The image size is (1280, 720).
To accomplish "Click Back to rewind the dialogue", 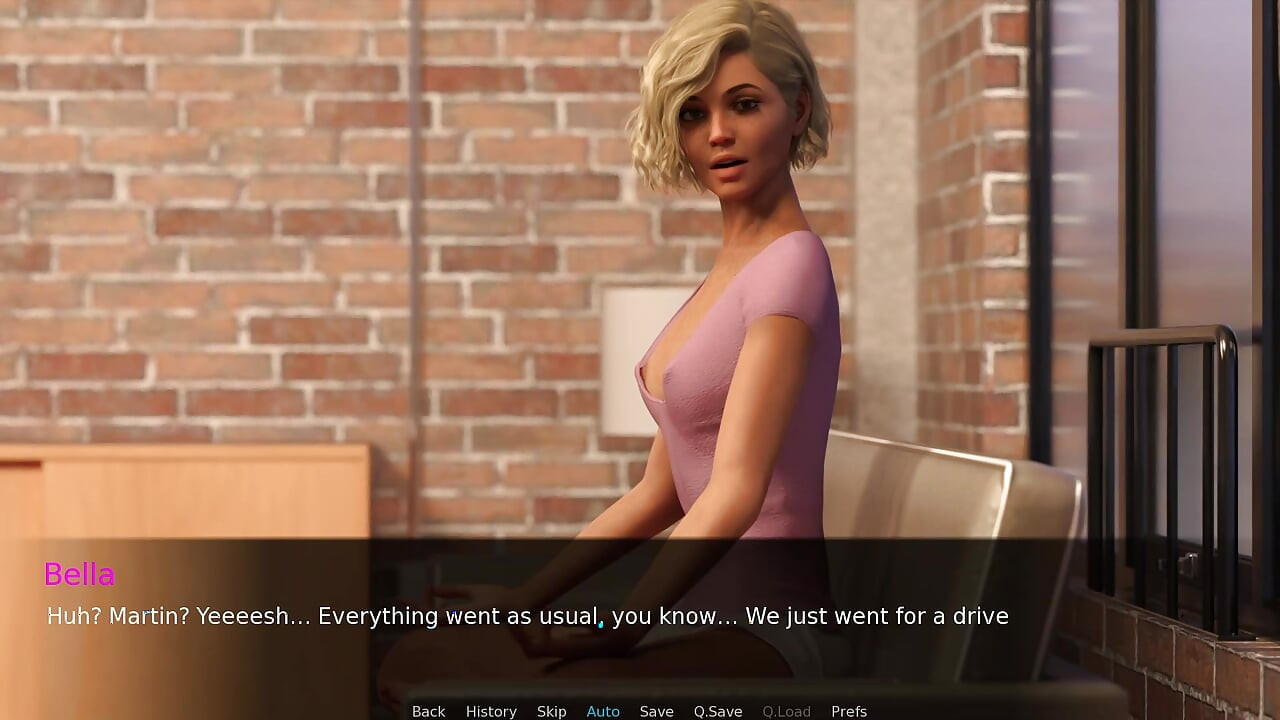I will click(x=428, y=711).
